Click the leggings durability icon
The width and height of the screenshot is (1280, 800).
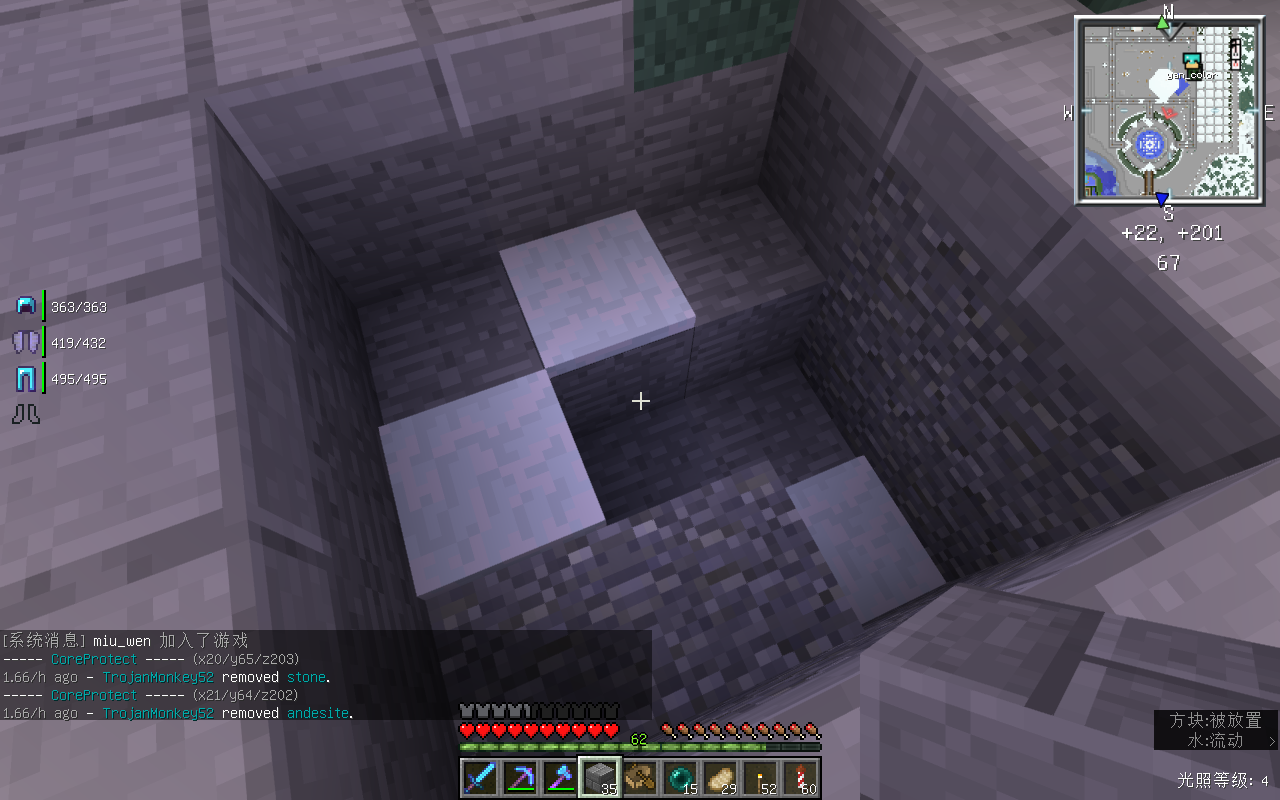click(x=26, y=379)
